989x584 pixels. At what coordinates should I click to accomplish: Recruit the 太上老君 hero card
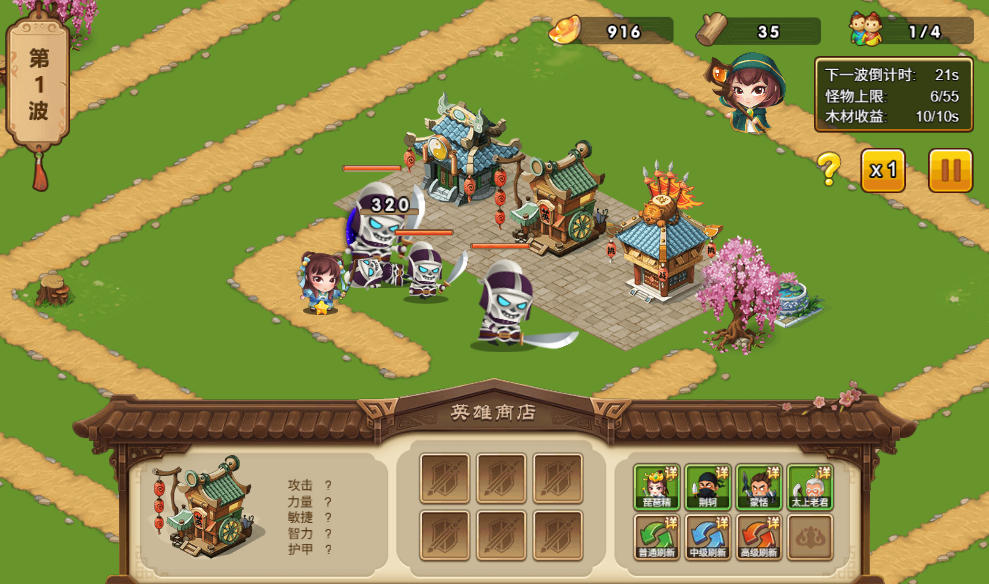[809, 487]
